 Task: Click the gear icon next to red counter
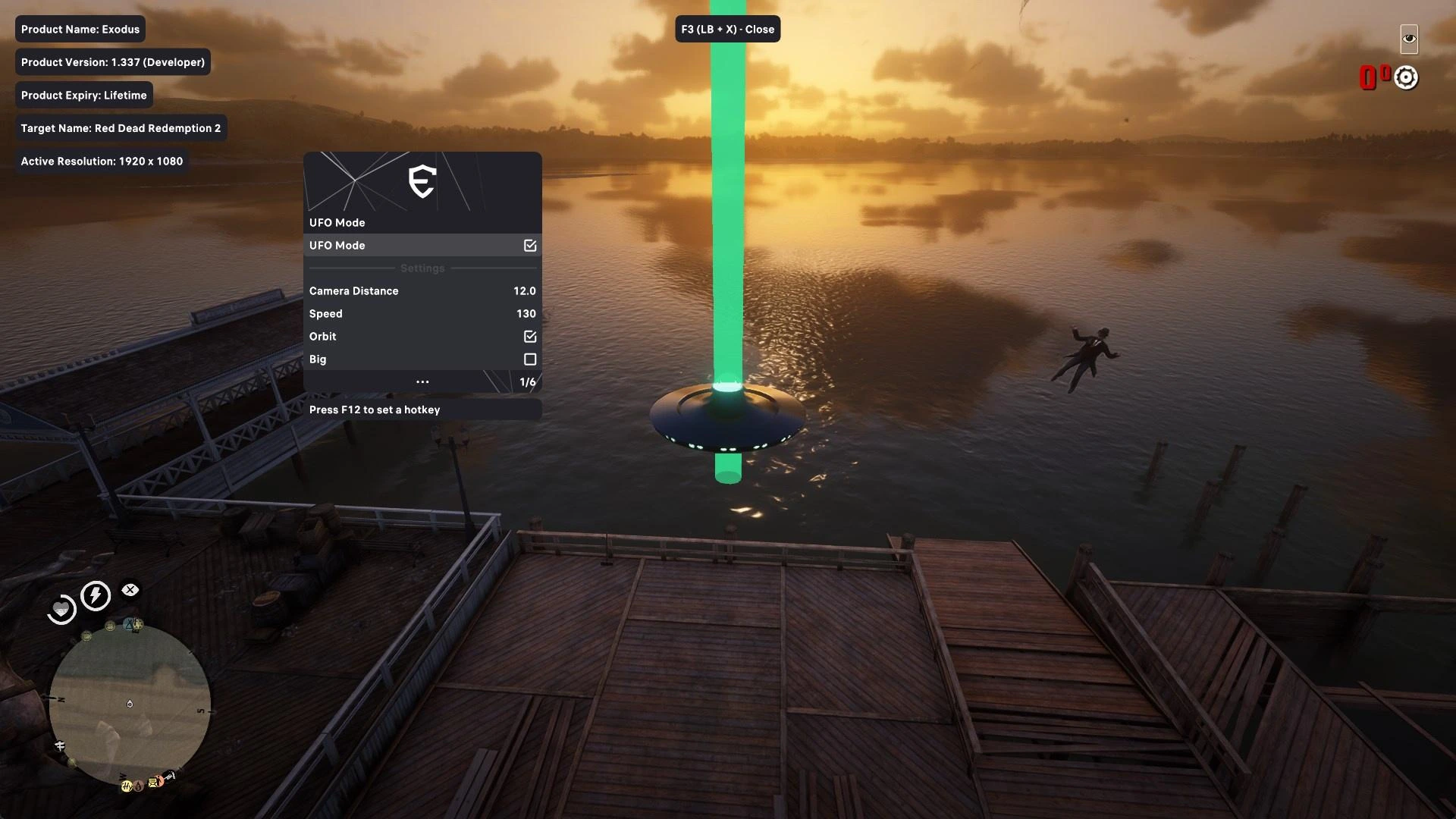coord(1406,77)
